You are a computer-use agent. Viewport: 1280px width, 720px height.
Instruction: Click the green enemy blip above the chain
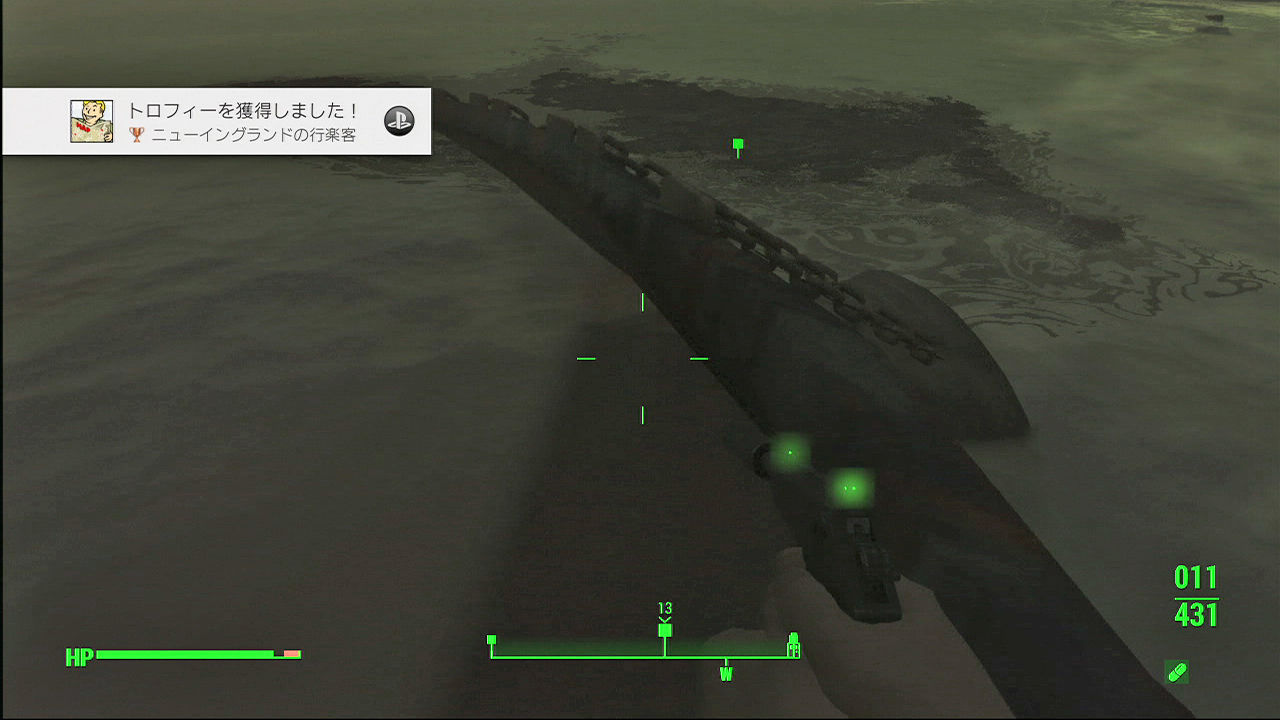click(738, 145)
